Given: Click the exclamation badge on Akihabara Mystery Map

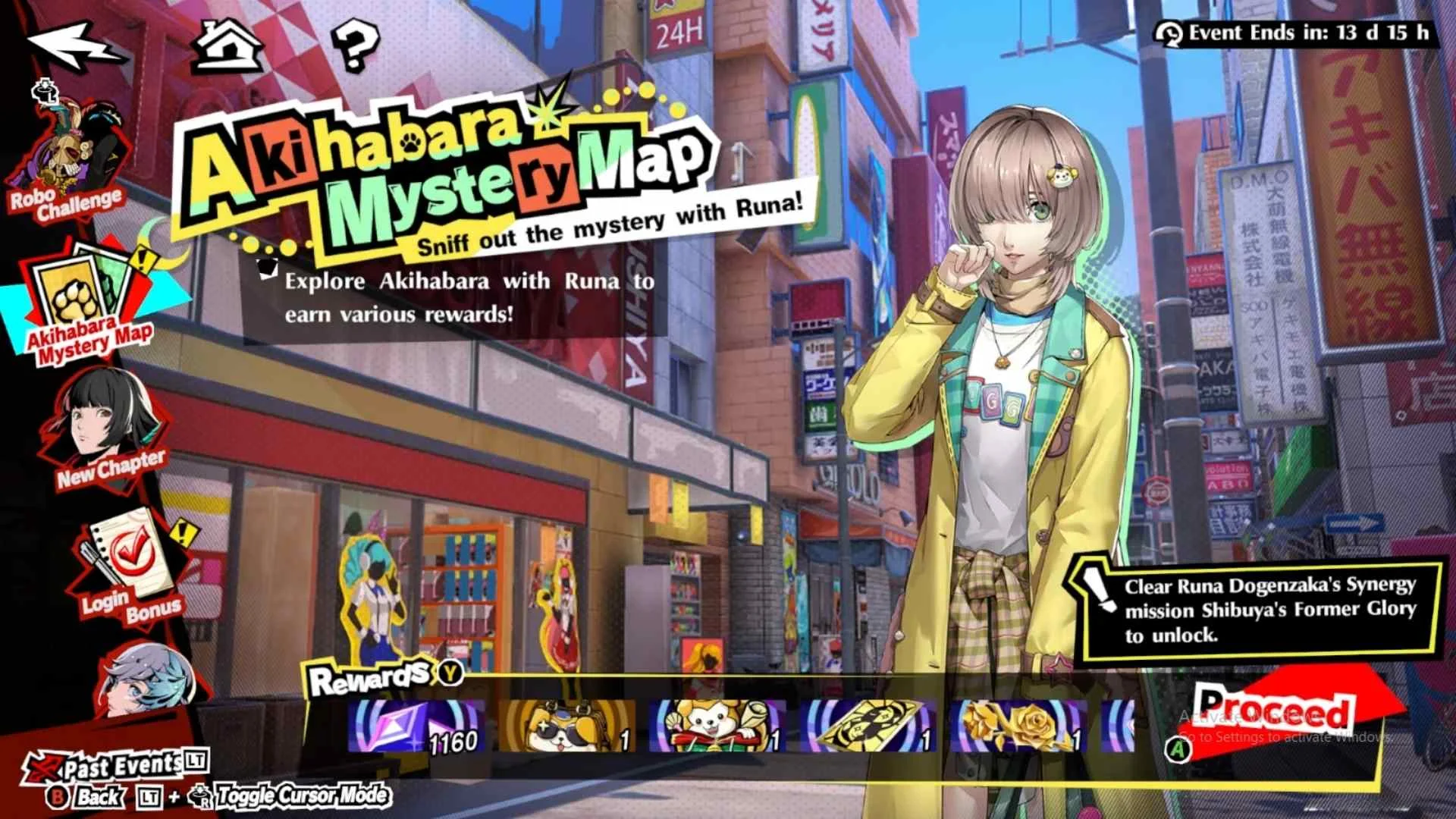Looking at the screenshot, I should tap(144, 259).
